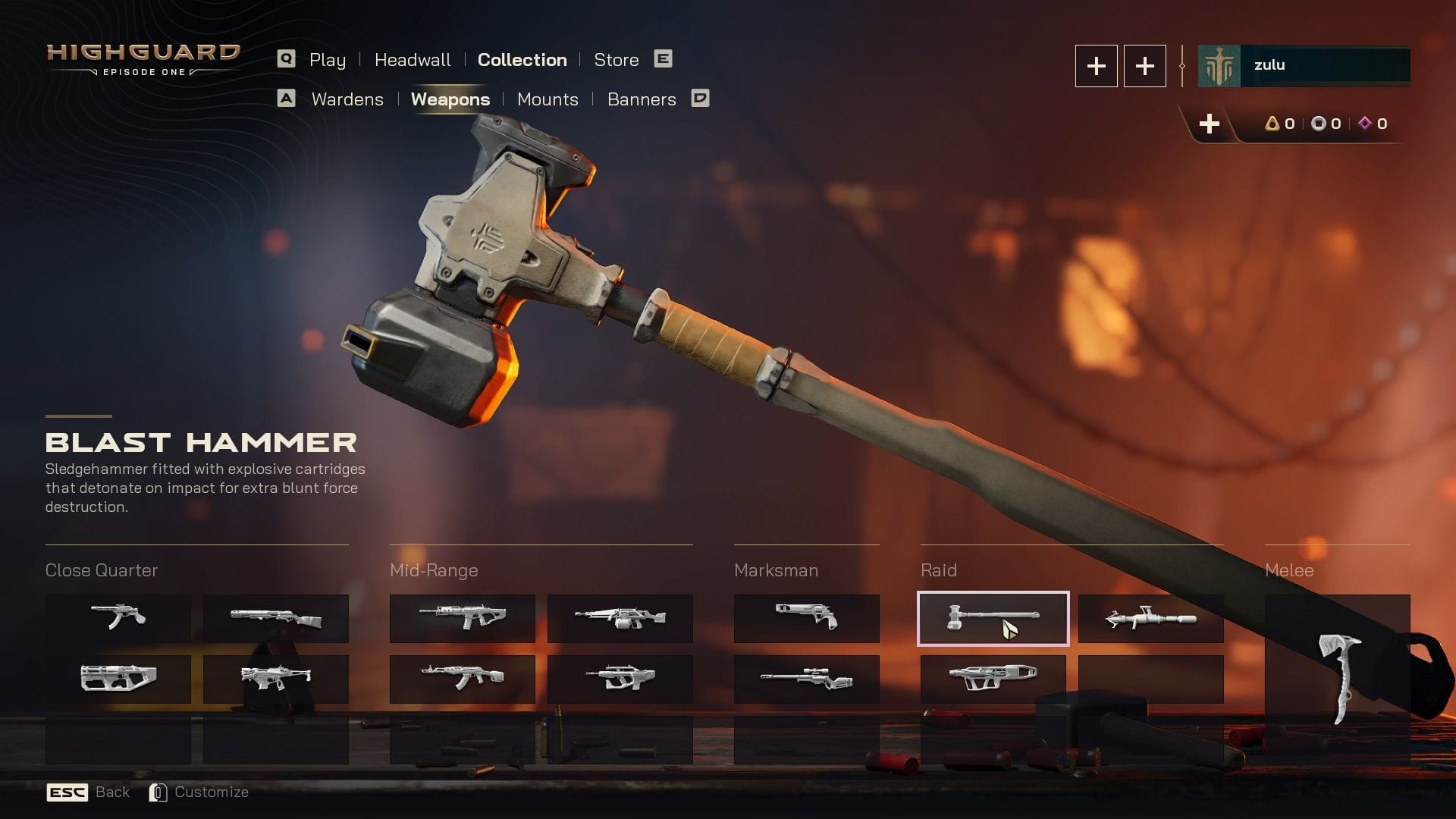Viewport: 1456px width, 819px height.
Task: Select the drum-magazine Mid-Range machine gun
Action: (620, 618)
